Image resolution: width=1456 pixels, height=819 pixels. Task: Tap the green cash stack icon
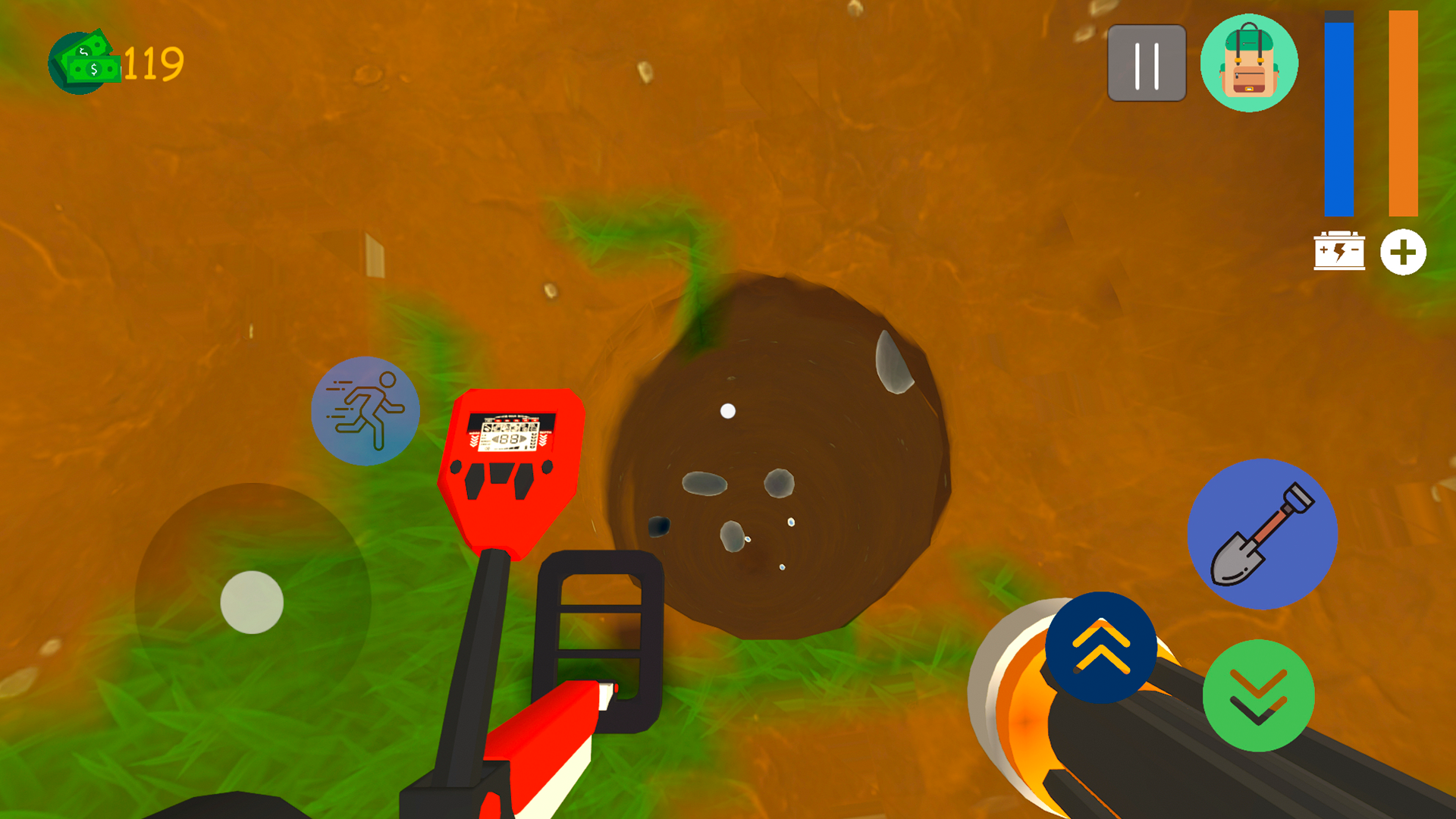[x=86, y=61]
